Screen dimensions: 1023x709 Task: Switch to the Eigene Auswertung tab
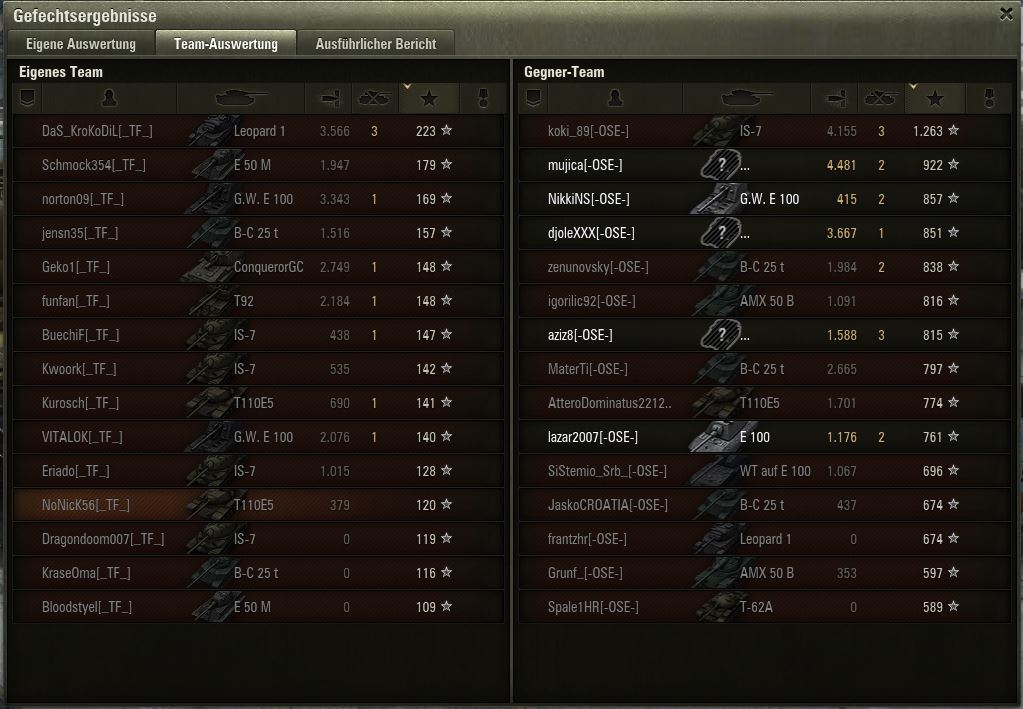pos(80,44)
